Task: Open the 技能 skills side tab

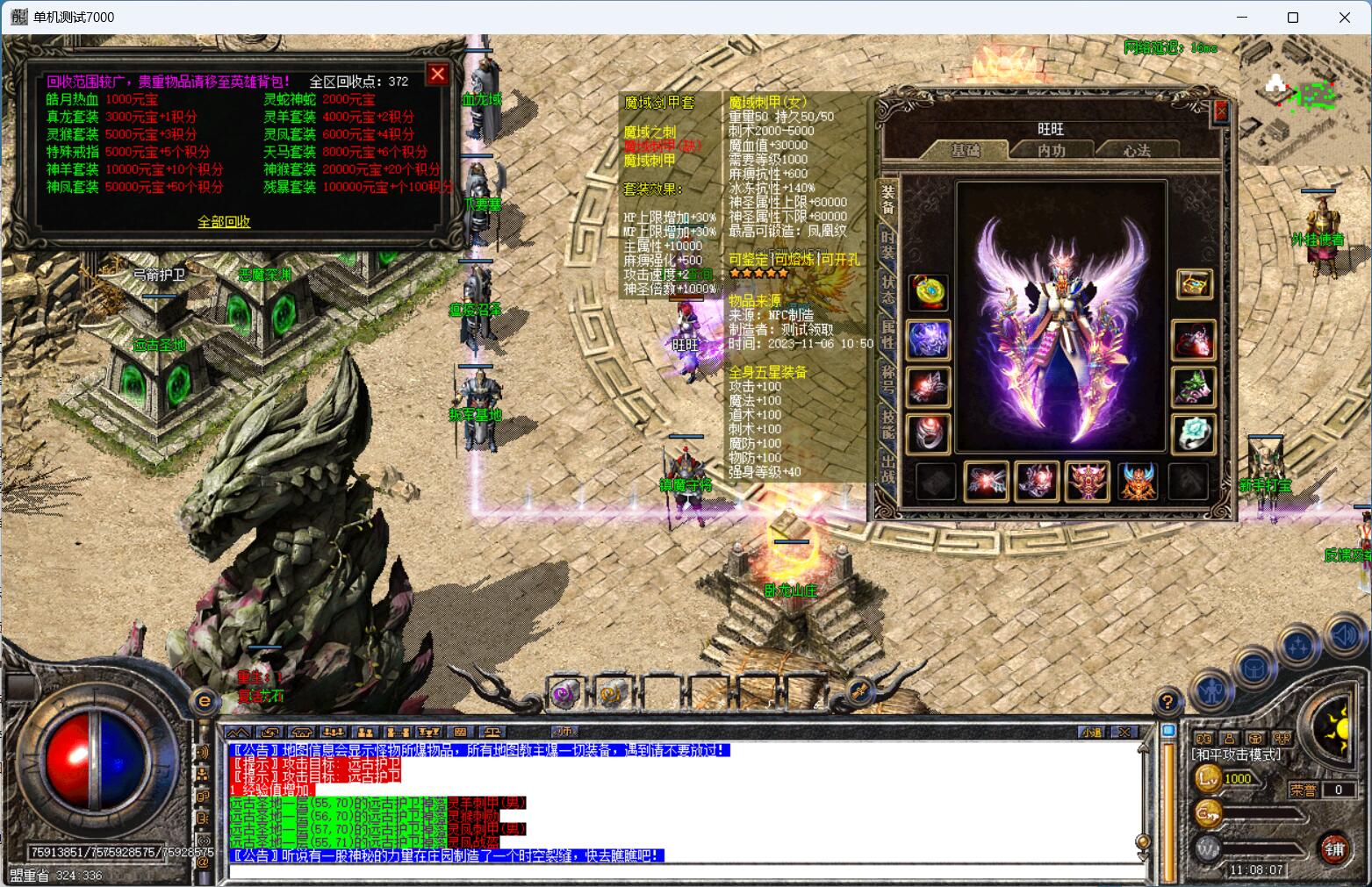Action: [888, 426]
